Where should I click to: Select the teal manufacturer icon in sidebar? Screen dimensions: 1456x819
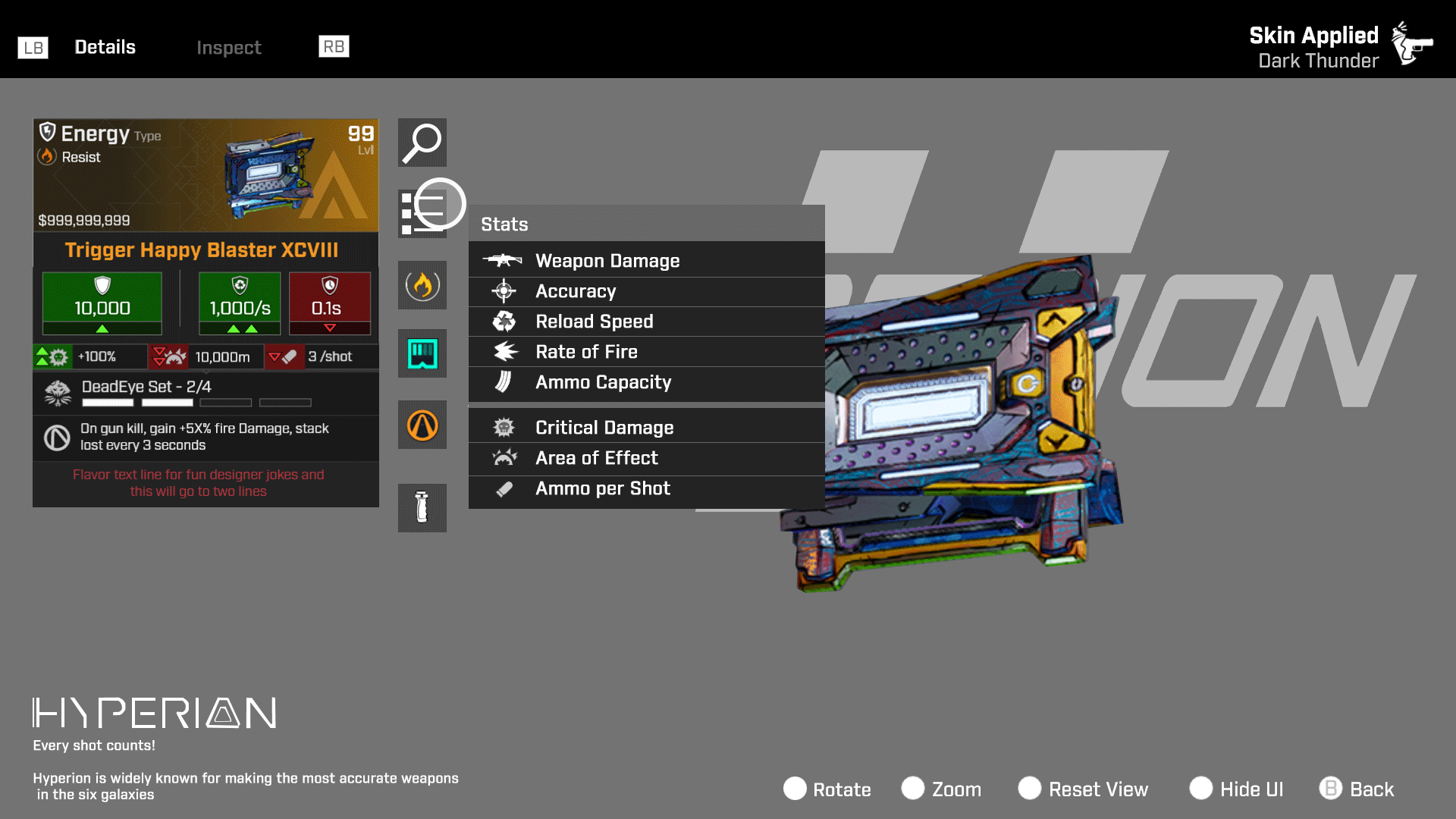coord(422,353)
